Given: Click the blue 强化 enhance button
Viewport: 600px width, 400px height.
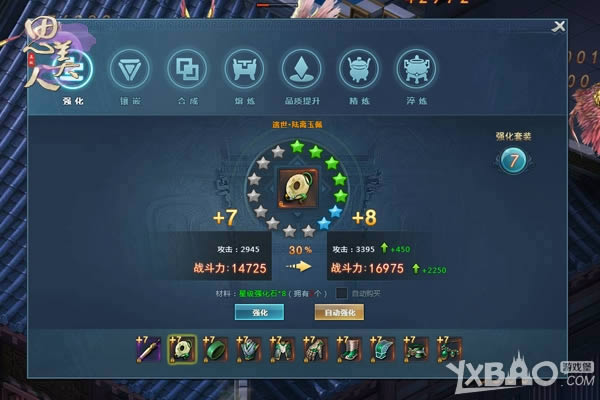Looking at the screenshot, I should pyautogui.click(x=258, y=313).
